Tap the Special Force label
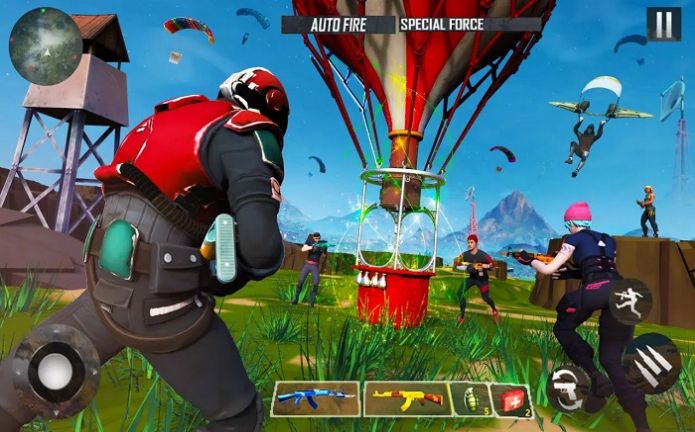The image size is (695, 432). point(441,24)
